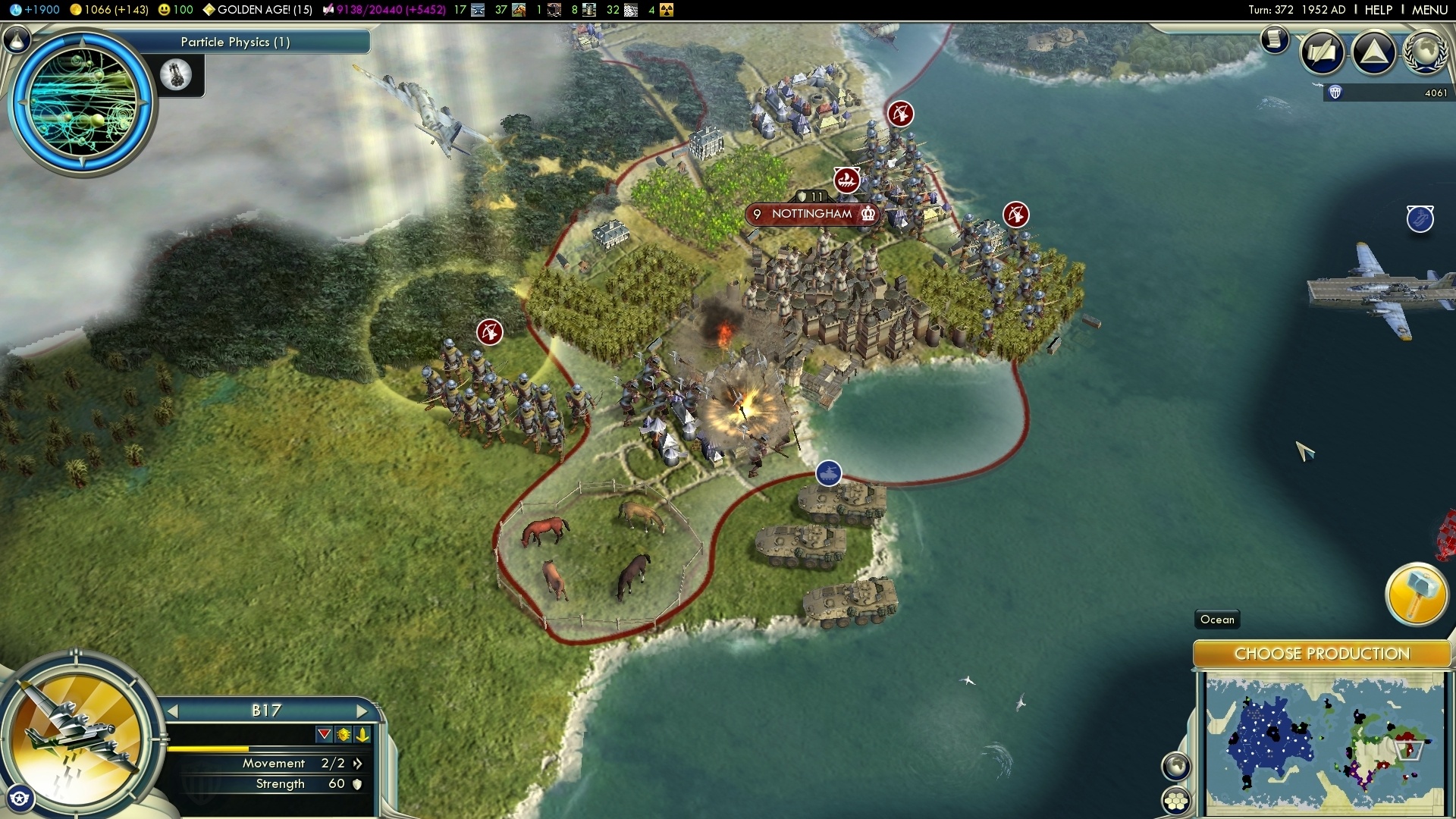Open the triangle advisor button
Viewport: 1456px width, 819px height.
[x=1374, y=52]
